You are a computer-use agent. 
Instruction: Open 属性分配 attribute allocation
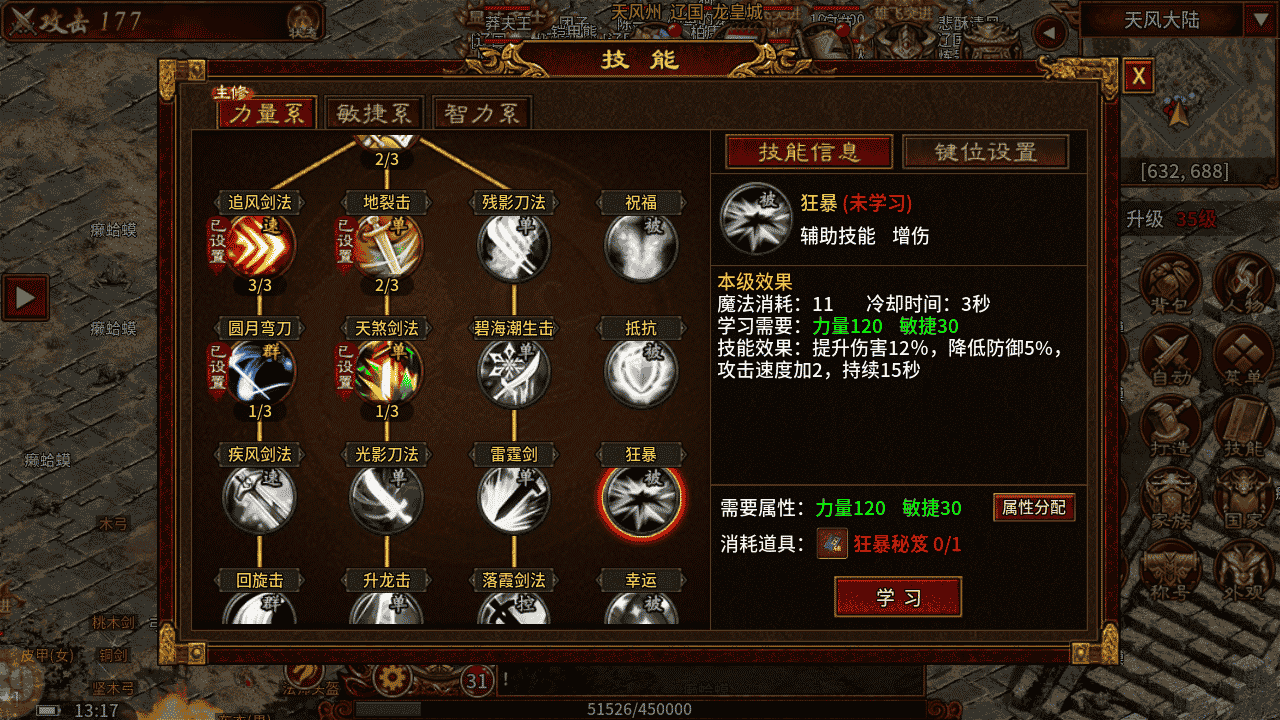(x=1034, y=507)
